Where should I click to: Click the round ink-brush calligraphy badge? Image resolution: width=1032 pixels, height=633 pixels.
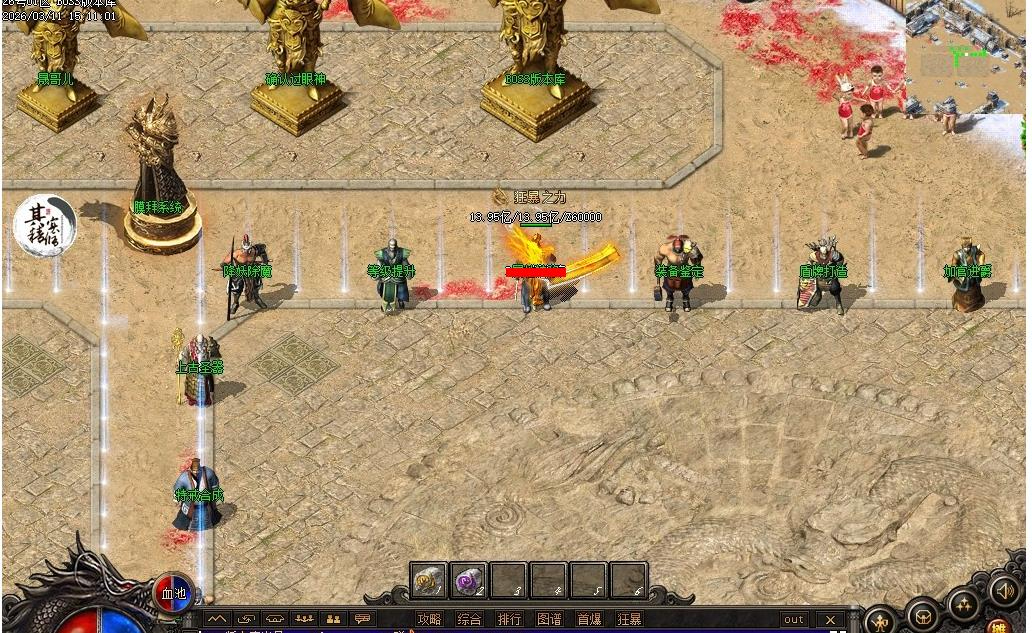pyautogui.click(x=44, y=225)
